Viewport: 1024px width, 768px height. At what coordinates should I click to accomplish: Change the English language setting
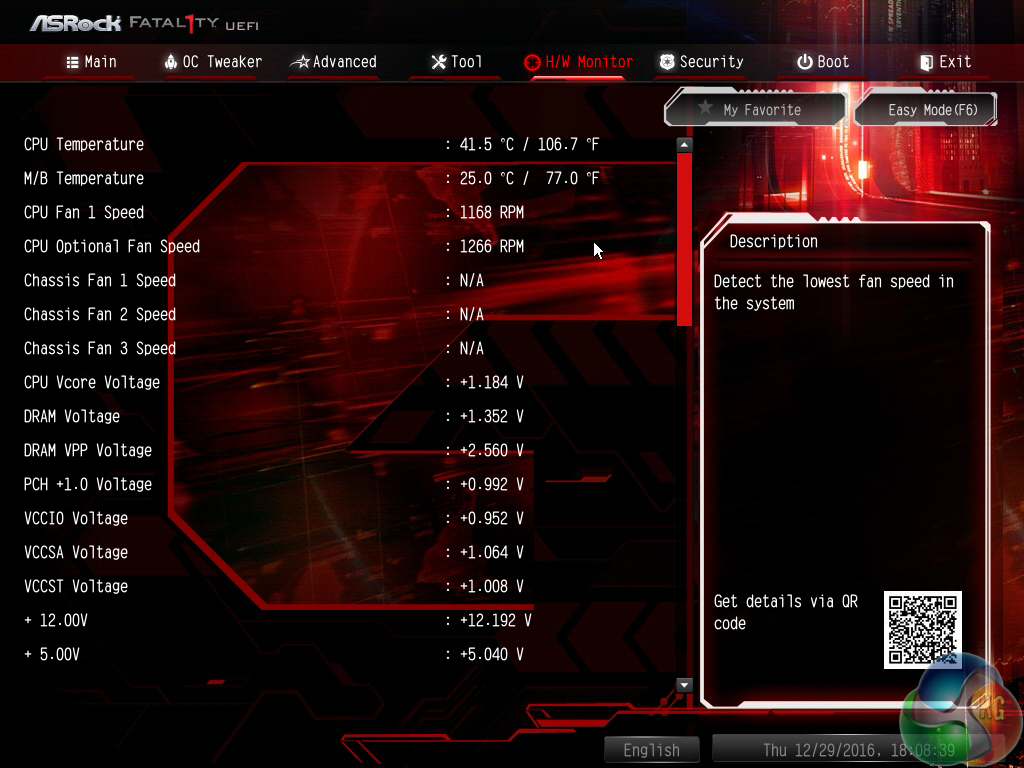point(652,750)
